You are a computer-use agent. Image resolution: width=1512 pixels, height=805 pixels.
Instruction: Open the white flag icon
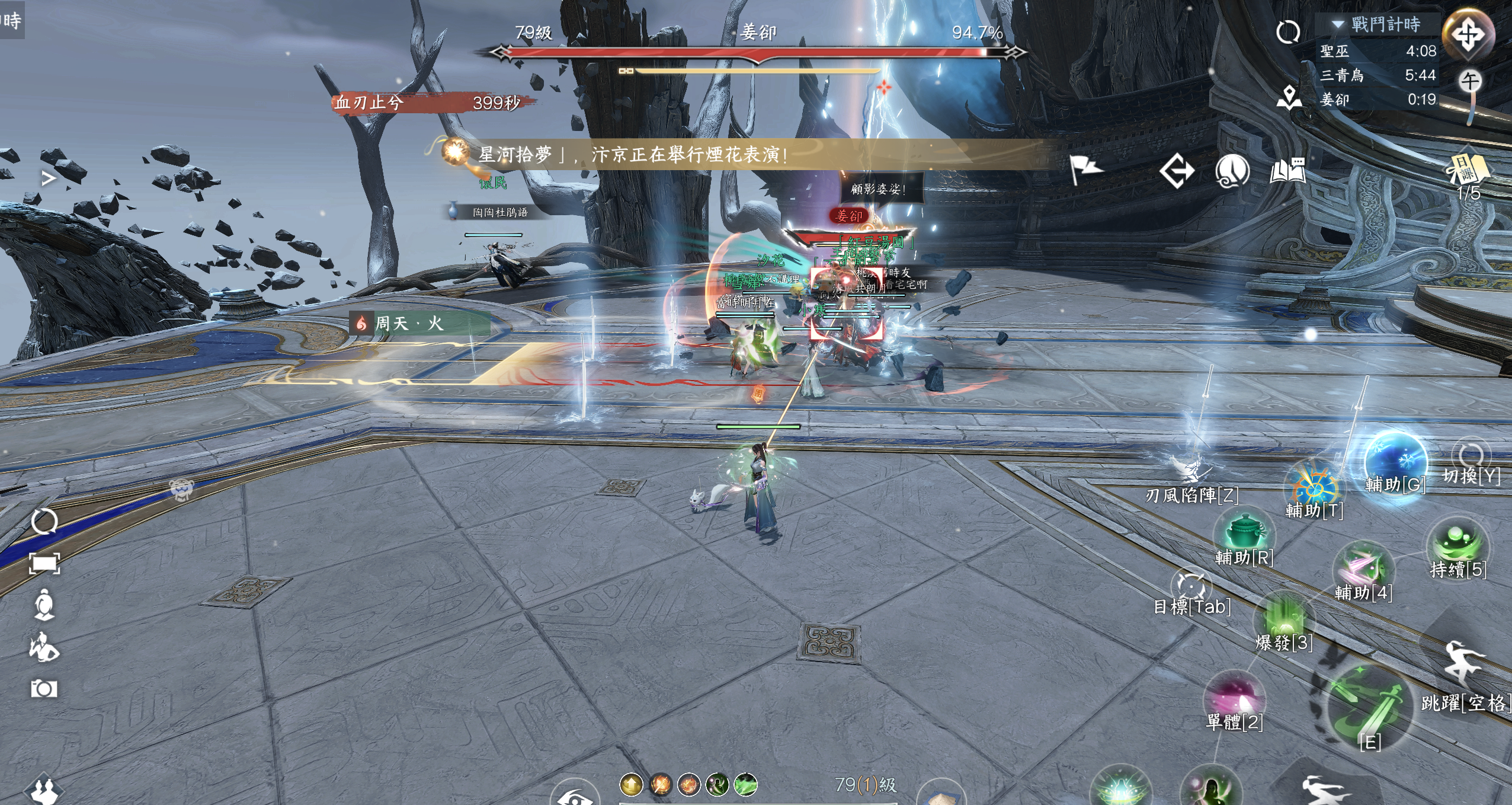pos(1086,170)
